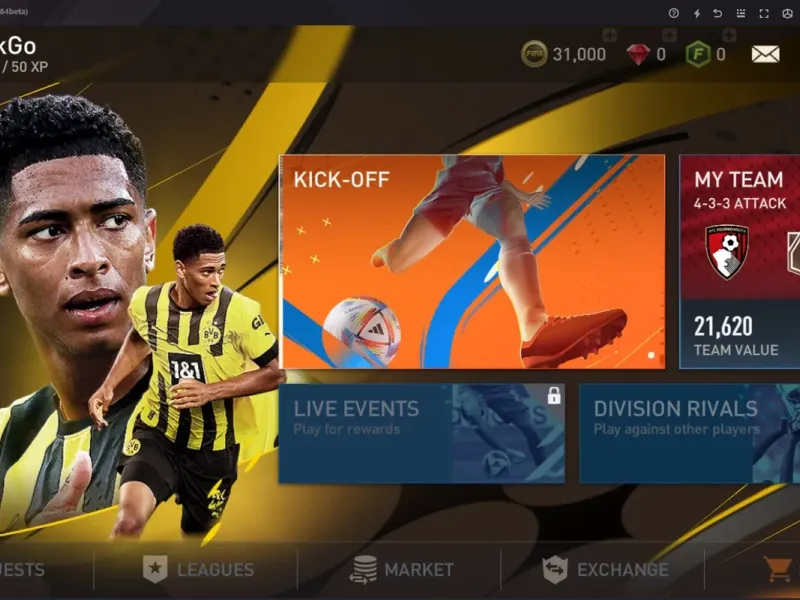Open the My Team panel
The width and height of the screenshot is (800, 600).
click(740, 262)
